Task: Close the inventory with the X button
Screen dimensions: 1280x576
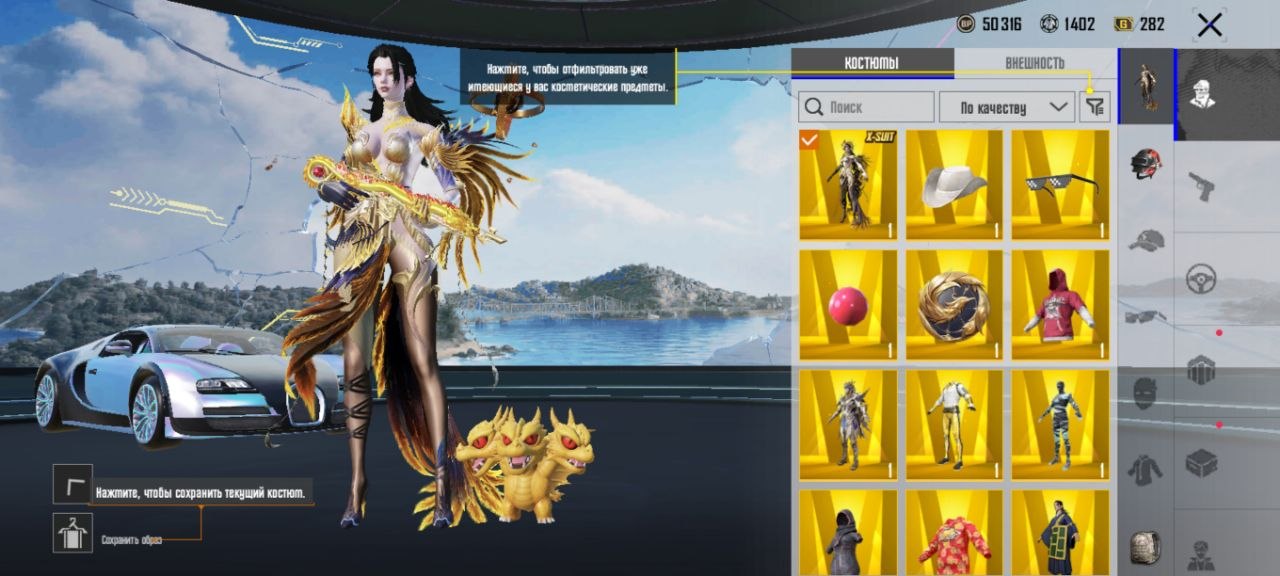Action: (x=1209, y=26)
